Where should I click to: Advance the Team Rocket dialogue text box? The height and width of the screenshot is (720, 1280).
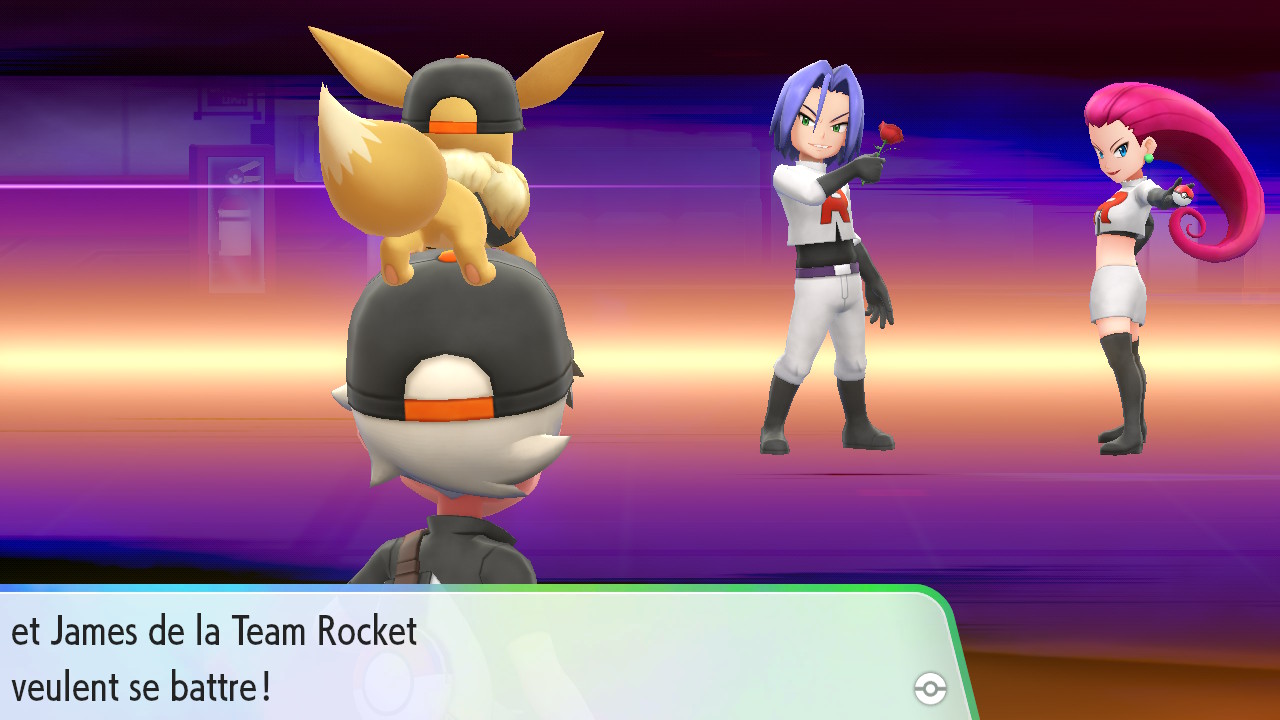click(x=470, y=655)
